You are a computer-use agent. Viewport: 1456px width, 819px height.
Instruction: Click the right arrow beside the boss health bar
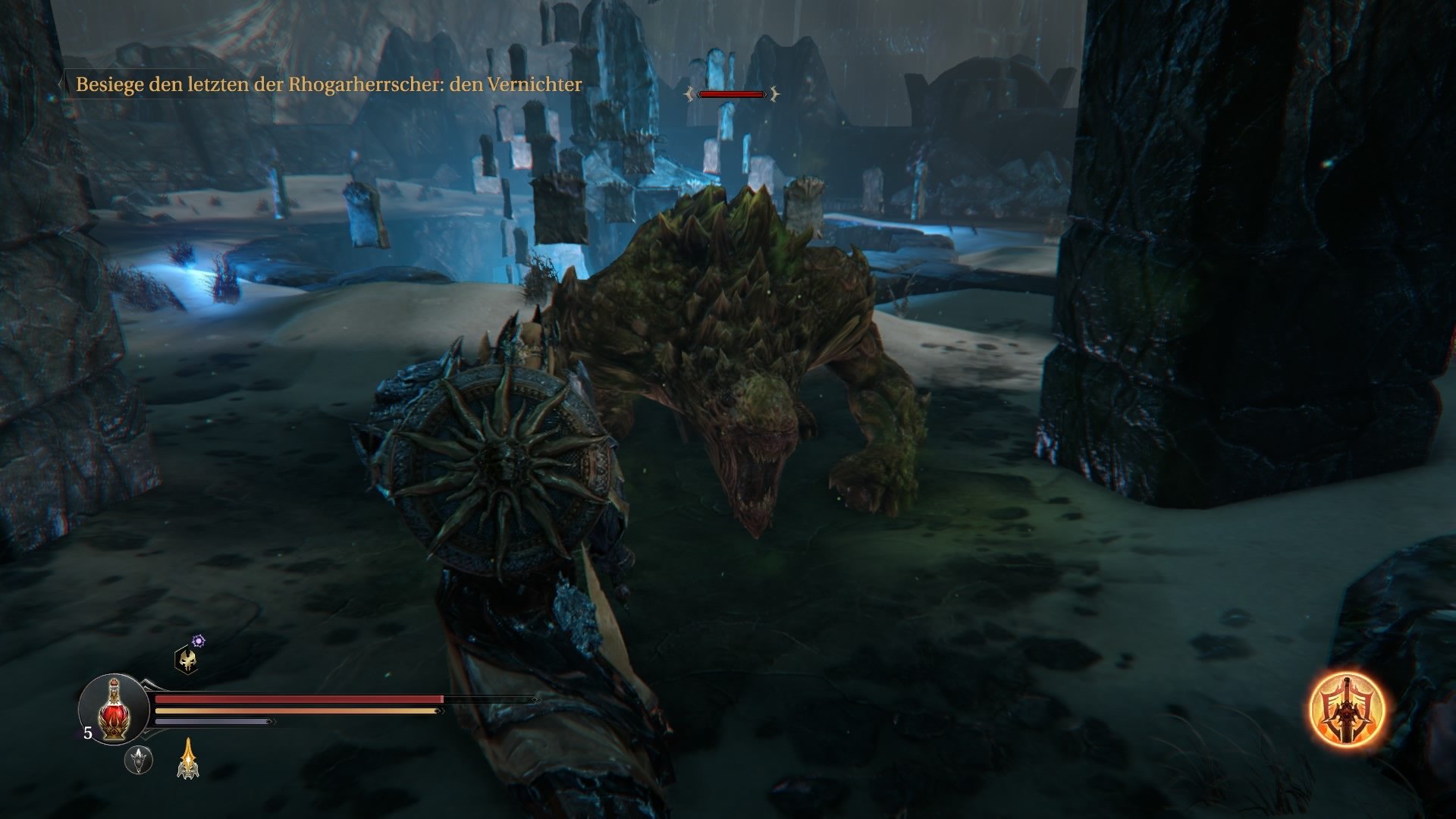tap(773, 93)
